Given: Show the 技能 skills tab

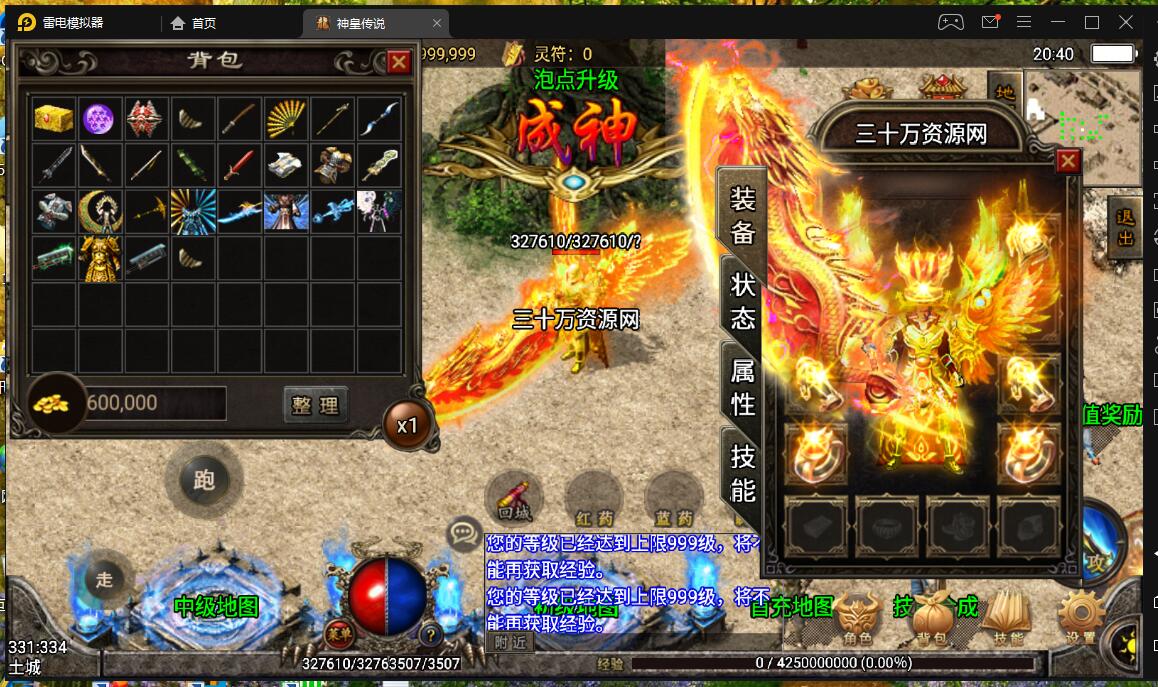Looking at the screenshot, I should 742,473.
